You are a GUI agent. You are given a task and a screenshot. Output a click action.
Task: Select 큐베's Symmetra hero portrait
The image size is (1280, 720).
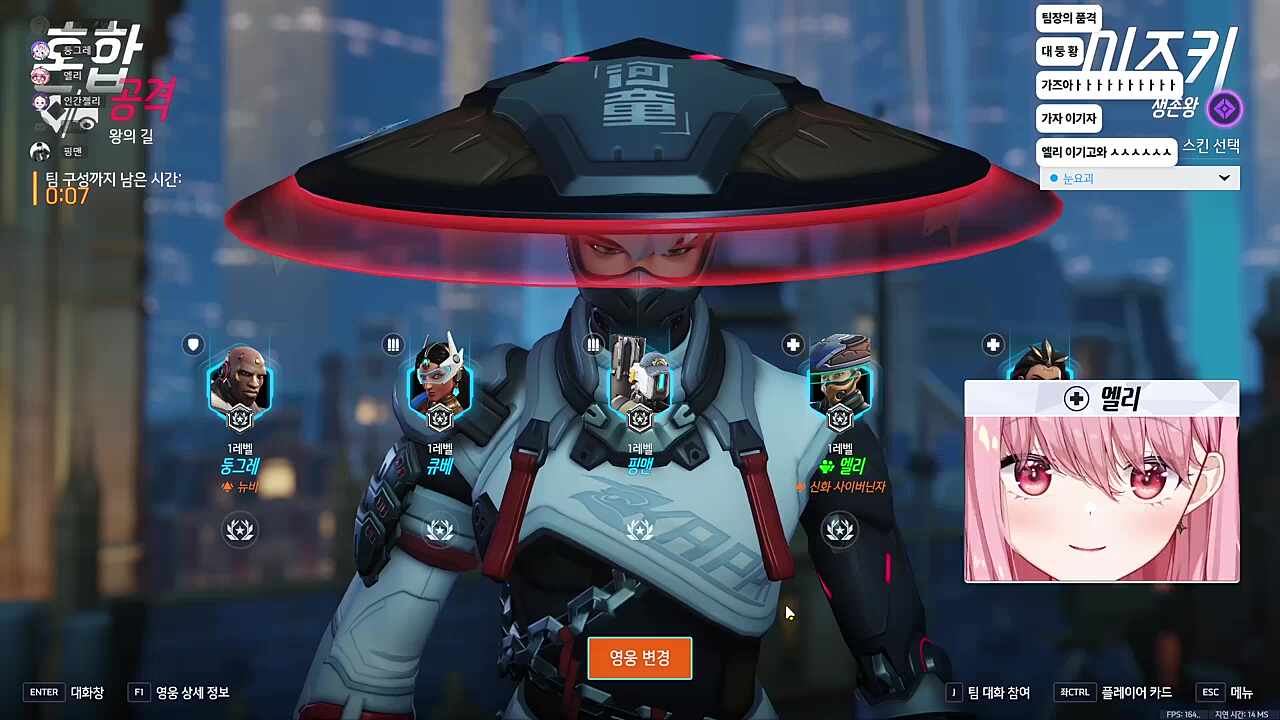(x=440, y=391)
